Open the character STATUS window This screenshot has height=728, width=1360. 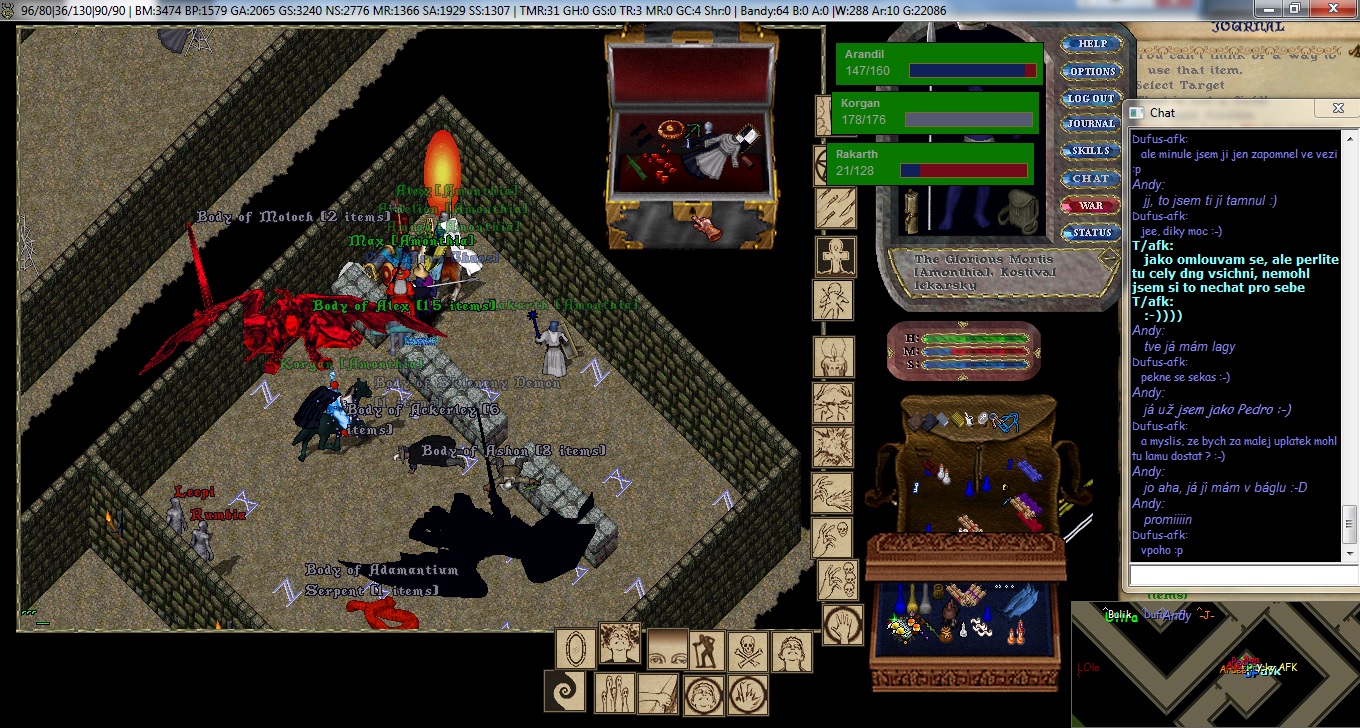(1090, 232)
